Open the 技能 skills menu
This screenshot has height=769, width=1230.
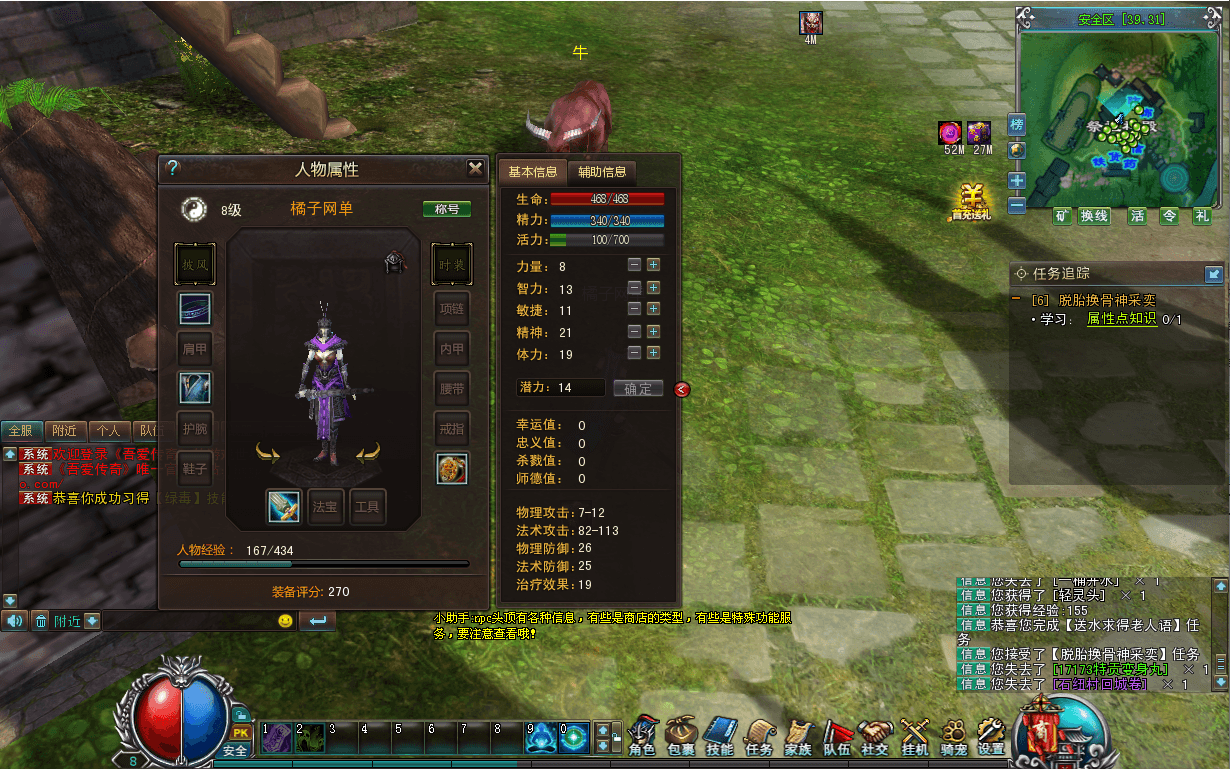[720, 737]
